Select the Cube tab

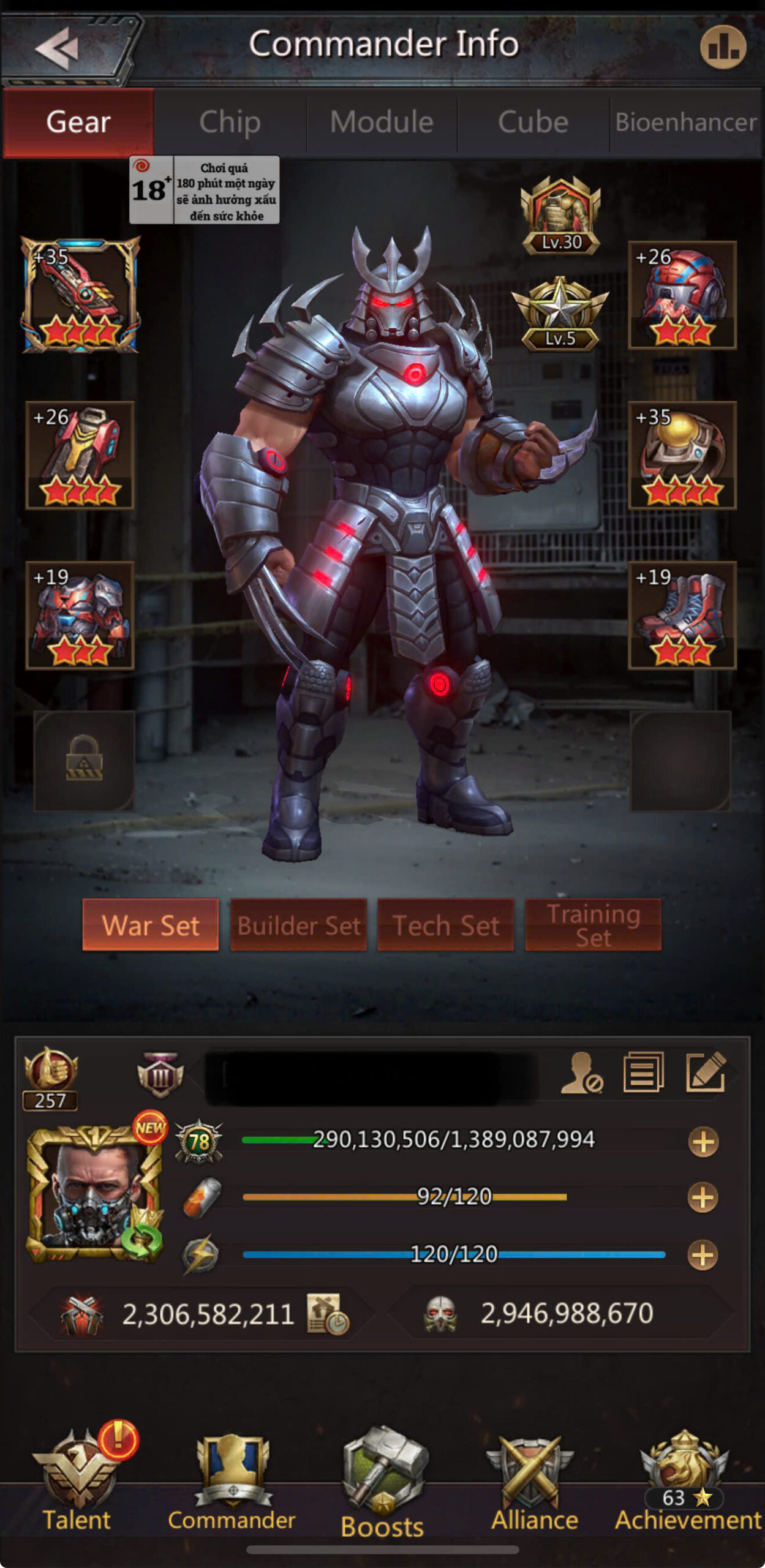click(x=533, y=122)
